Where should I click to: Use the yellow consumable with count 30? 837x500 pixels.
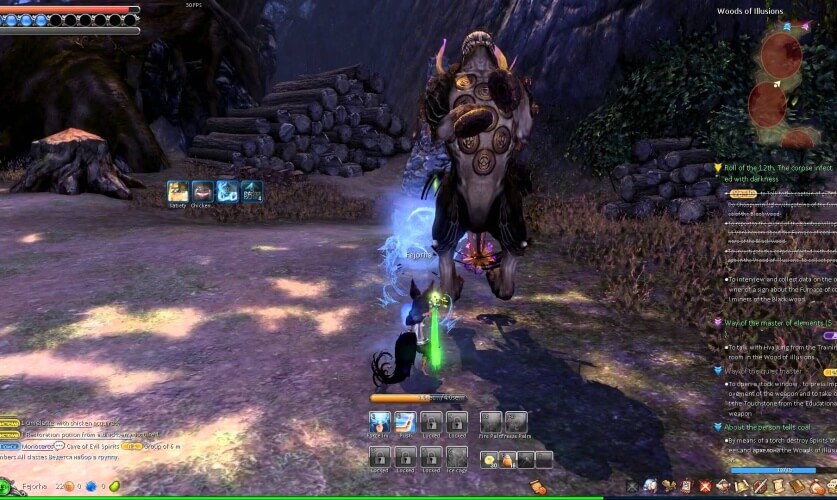490,459
